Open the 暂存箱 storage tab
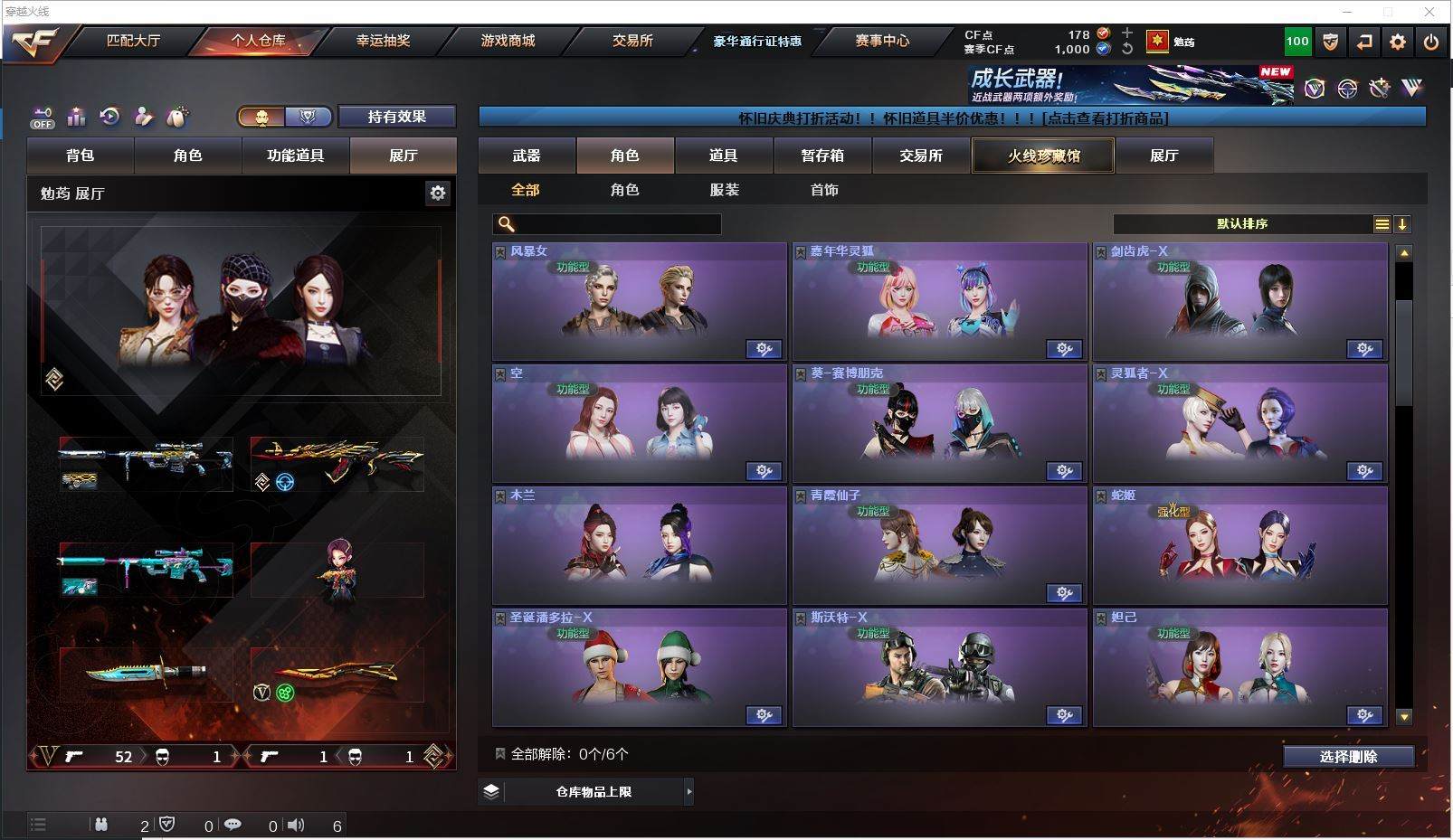Image resolution: width=1453 pixels, height=840 pixels. (x=822, y=156)
